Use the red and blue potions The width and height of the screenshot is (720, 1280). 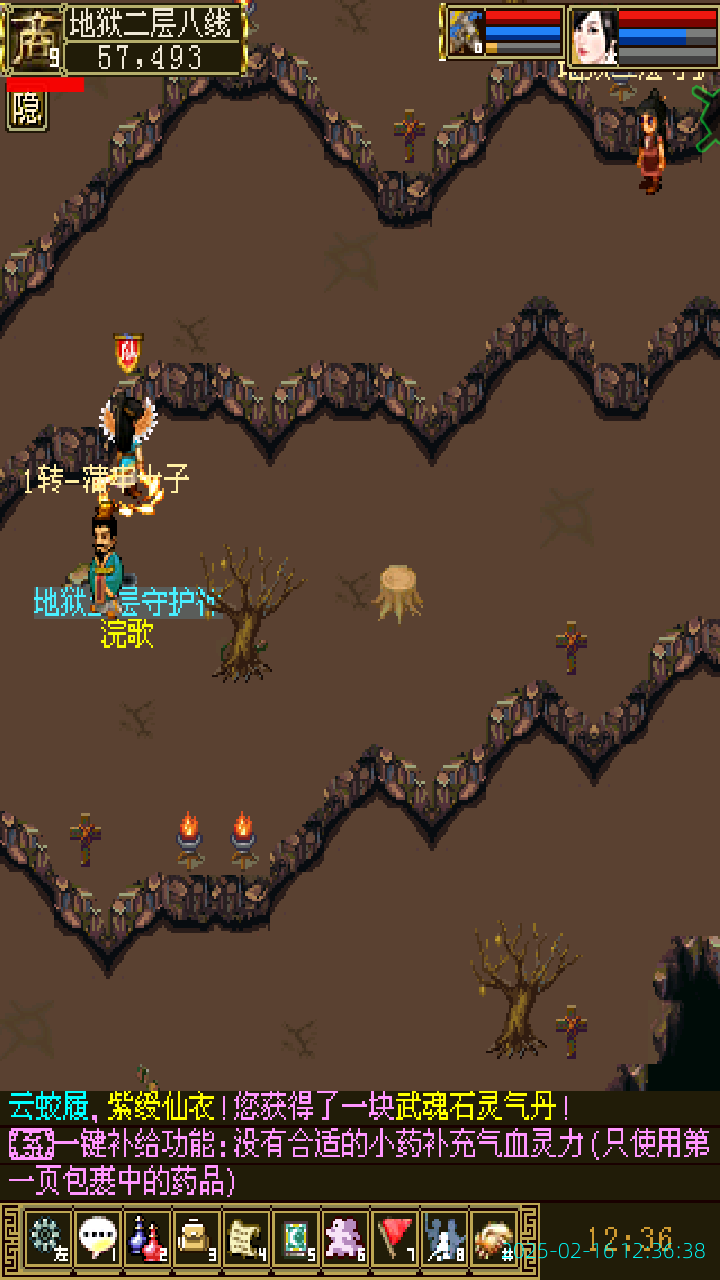[146, 1239]
